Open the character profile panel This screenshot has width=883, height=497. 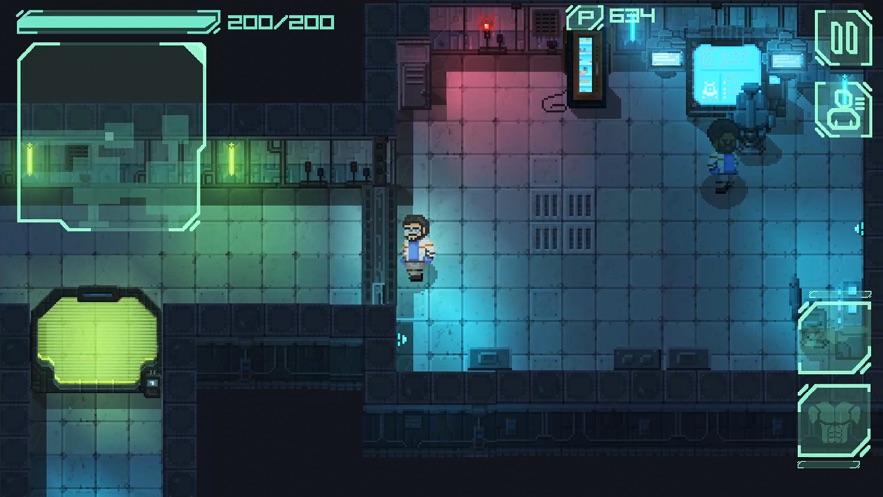pos(843,108)
